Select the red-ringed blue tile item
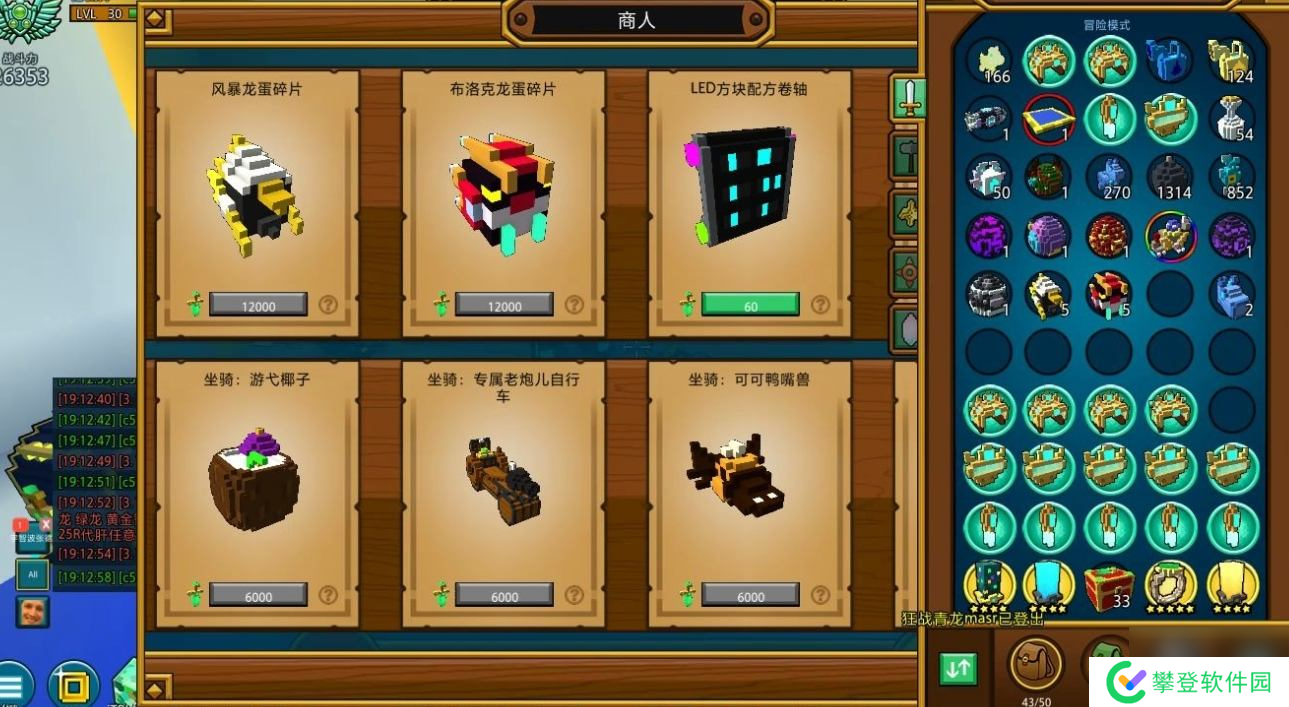This screenshot has height=707, width=1289. point(1048,119)
